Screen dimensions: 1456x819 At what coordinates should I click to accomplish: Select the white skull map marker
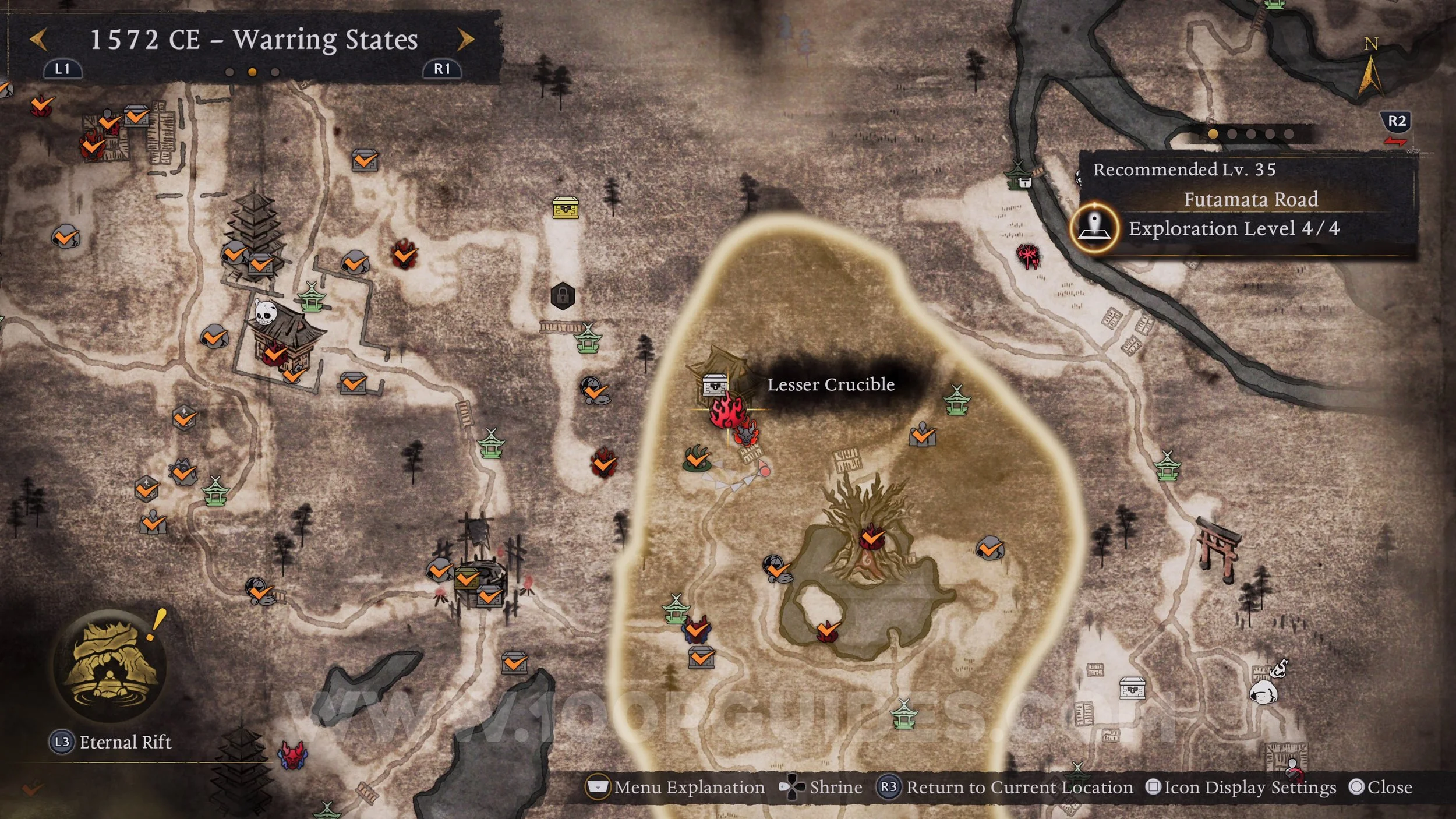(x=264, y=313)
